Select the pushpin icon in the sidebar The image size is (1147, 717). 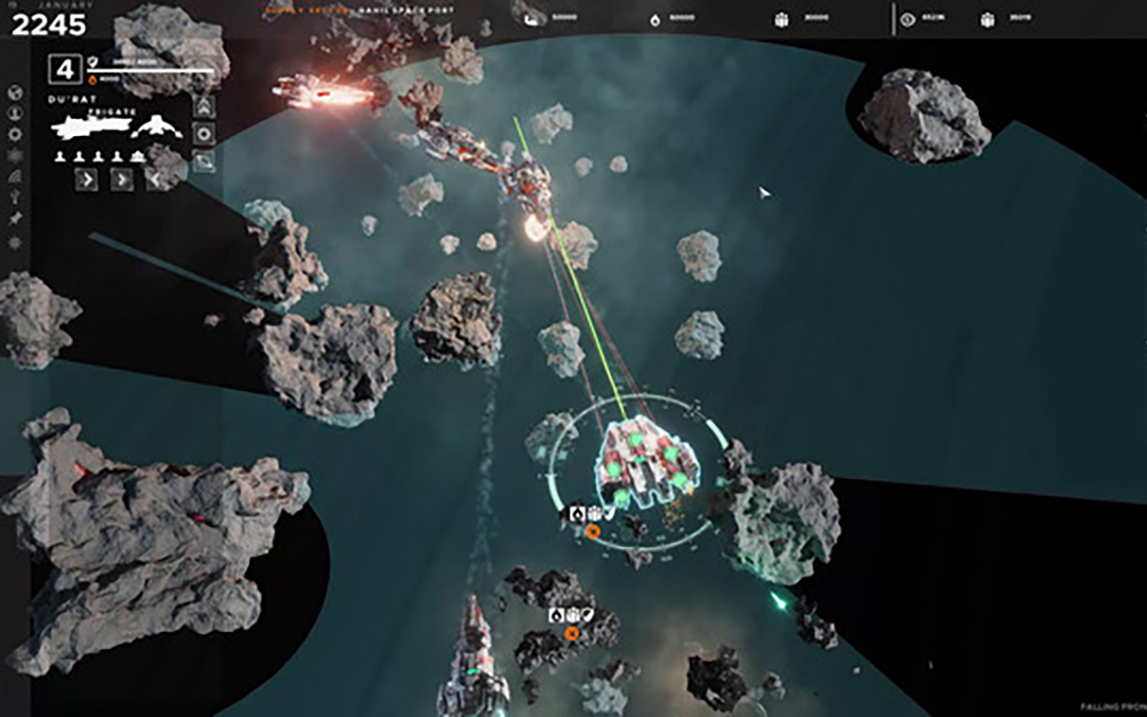tap(15, 218)
